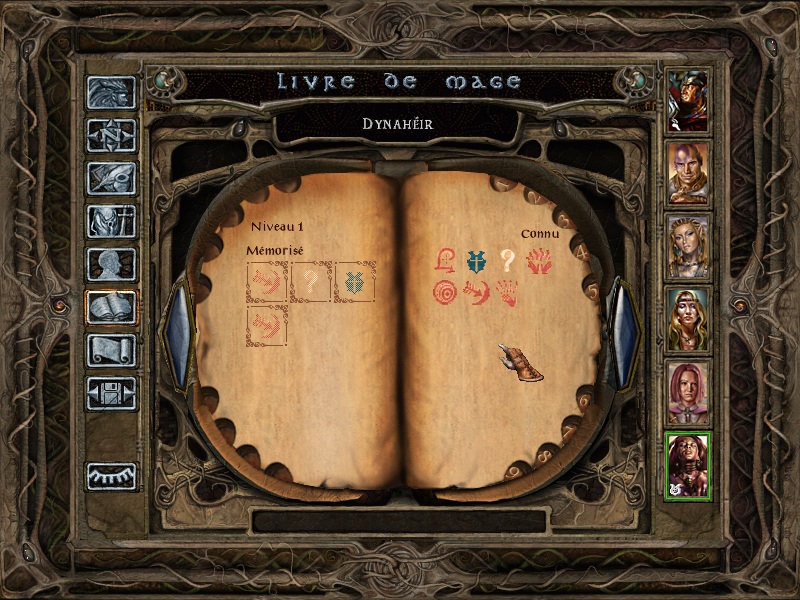Click the mage spellbook button in the sidebar
The width and height of the screenshot is (800, 600).
111,307
